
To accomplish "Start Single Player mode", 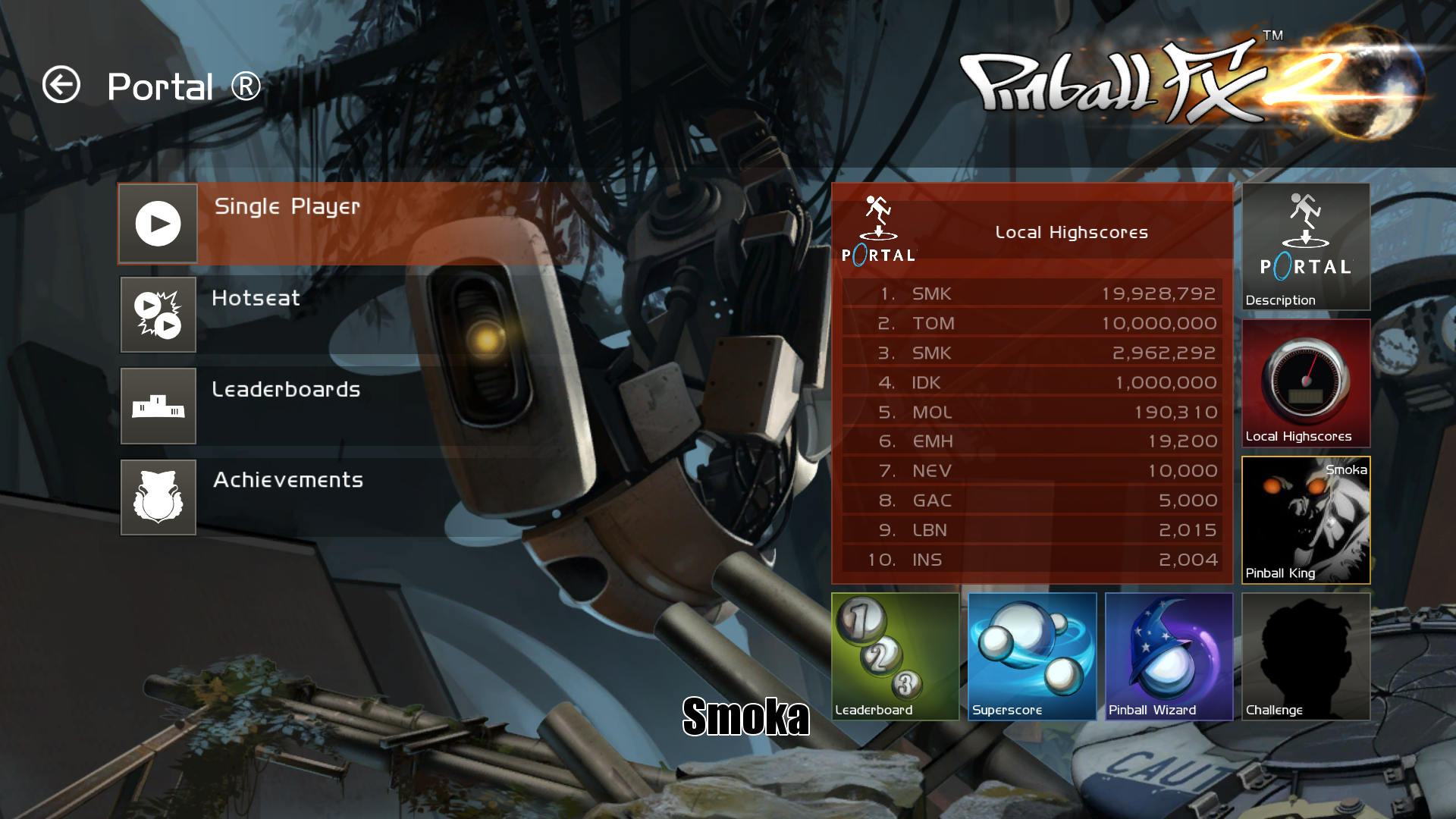I will pyautogui.click(x=158, y=224).
